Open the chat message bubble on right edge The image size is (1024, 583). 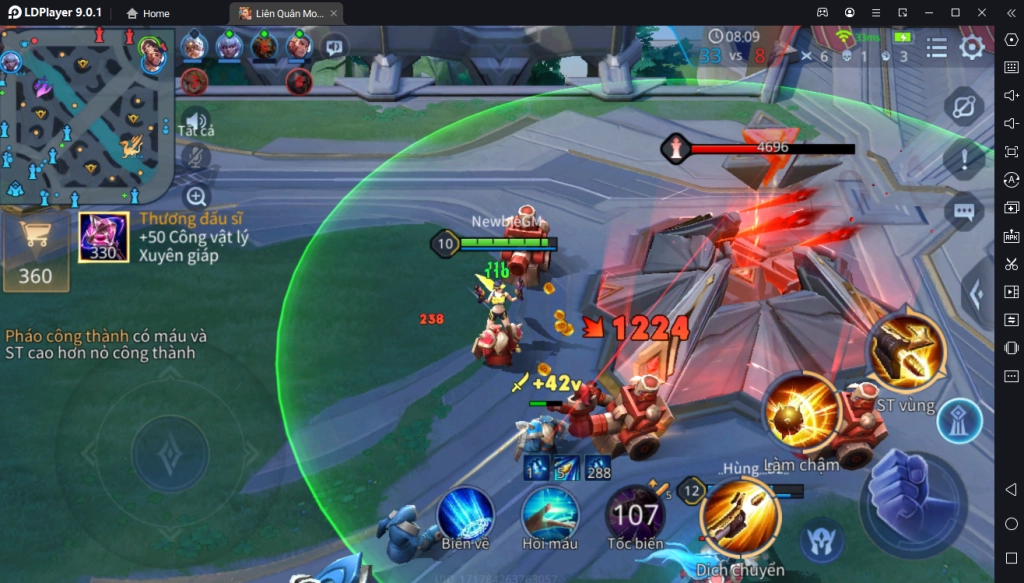click(964, 211)
